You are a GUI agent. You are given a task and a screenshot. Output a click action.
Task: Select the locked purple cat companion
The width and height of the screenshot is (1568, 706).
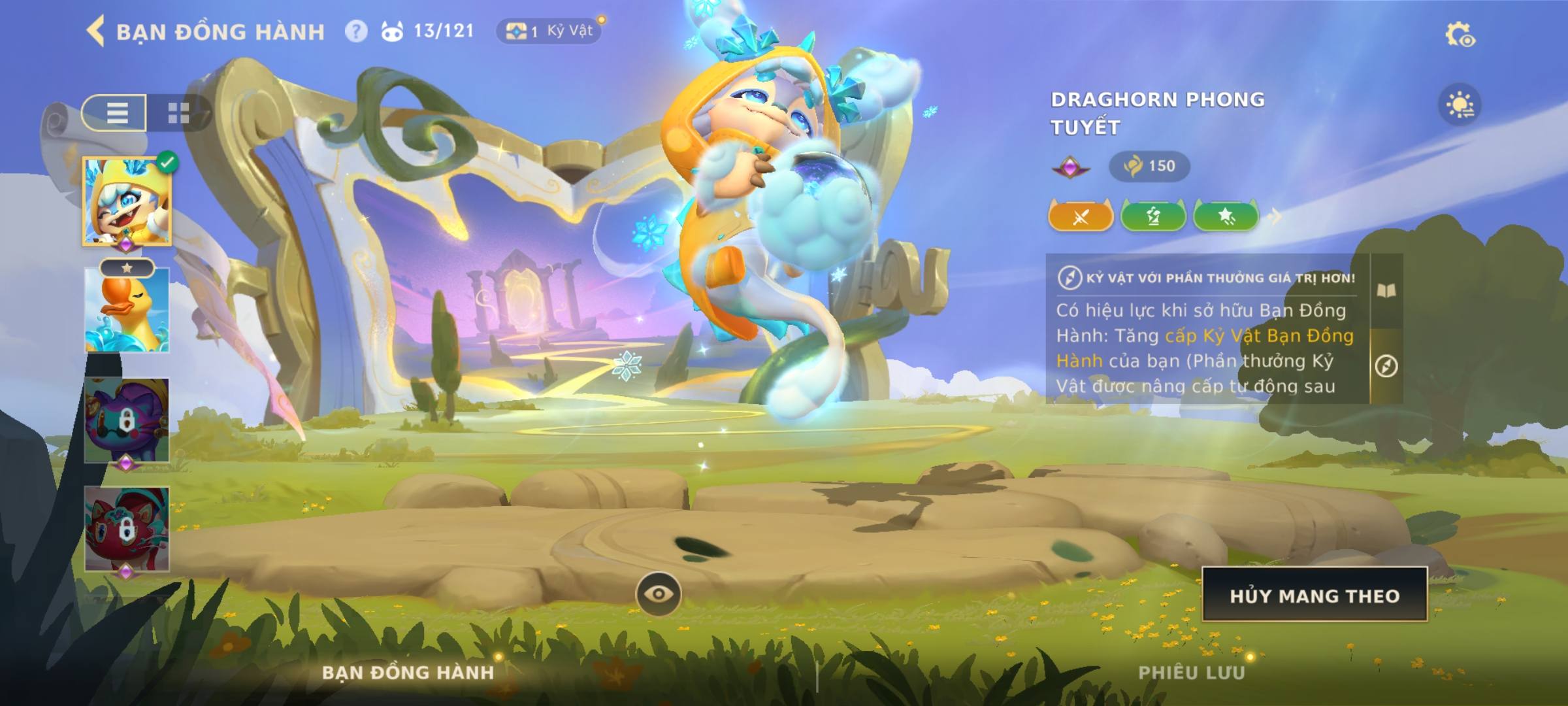point(127,420)
